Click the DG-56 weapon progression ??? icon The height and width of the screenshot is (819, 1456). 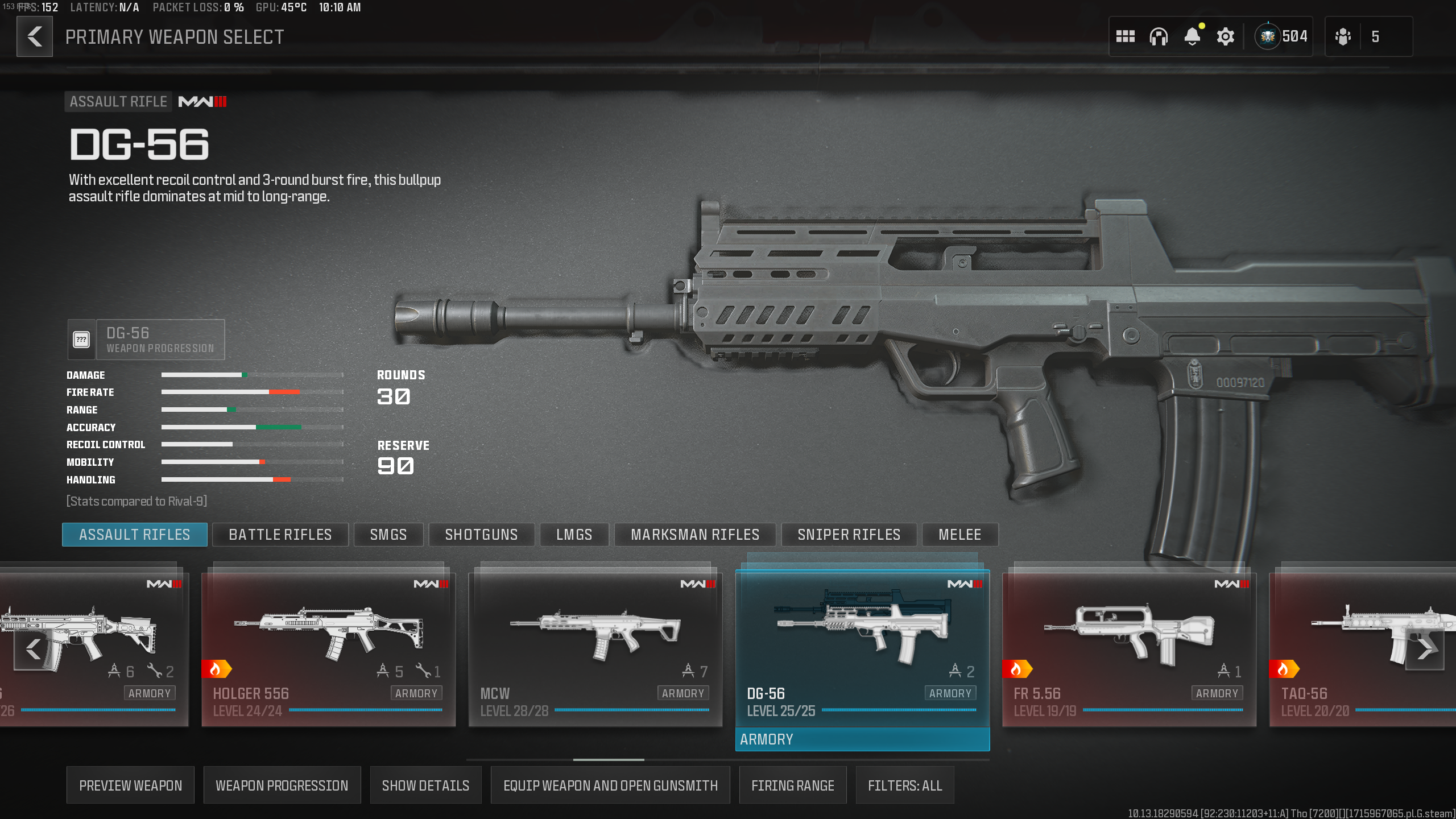pos(82,339)
